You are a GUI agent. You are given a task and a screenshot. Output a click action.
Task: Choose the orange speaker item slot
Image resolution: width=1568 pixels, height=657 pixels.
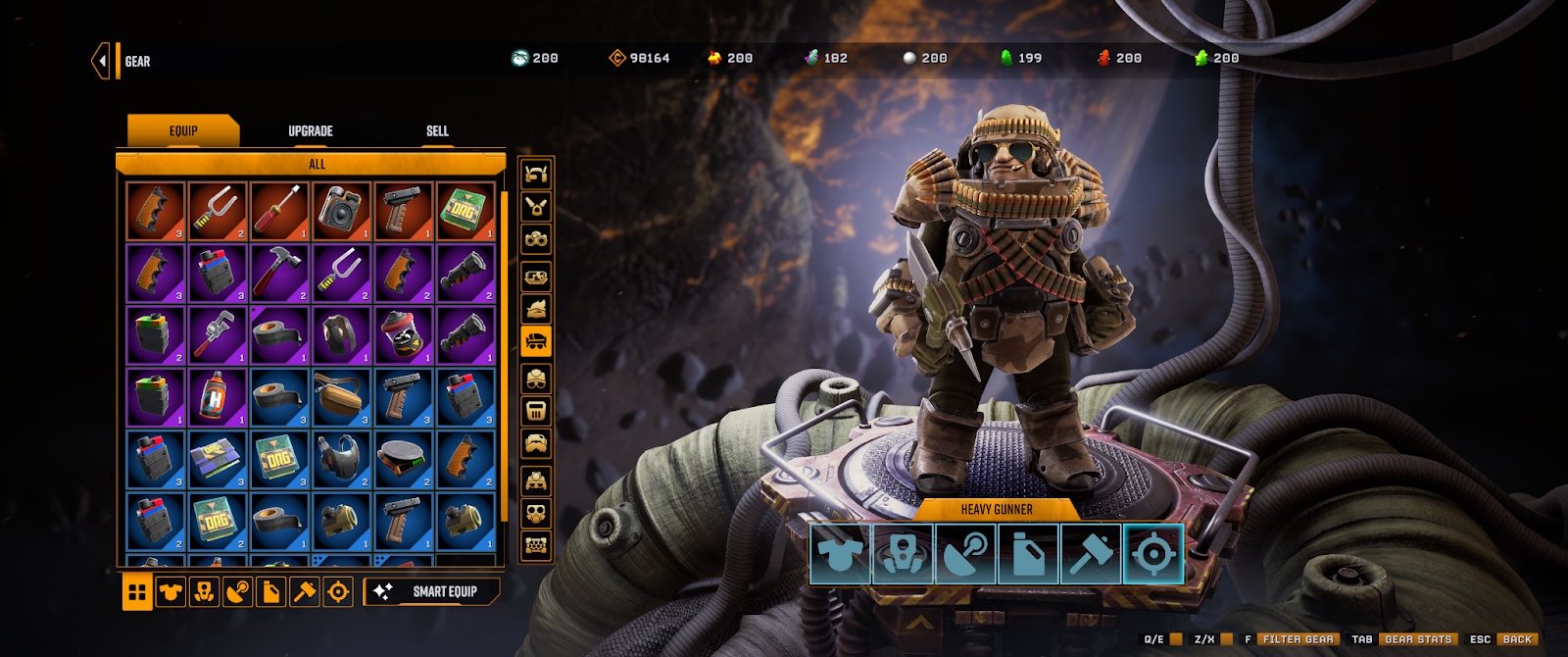[341, 211]
